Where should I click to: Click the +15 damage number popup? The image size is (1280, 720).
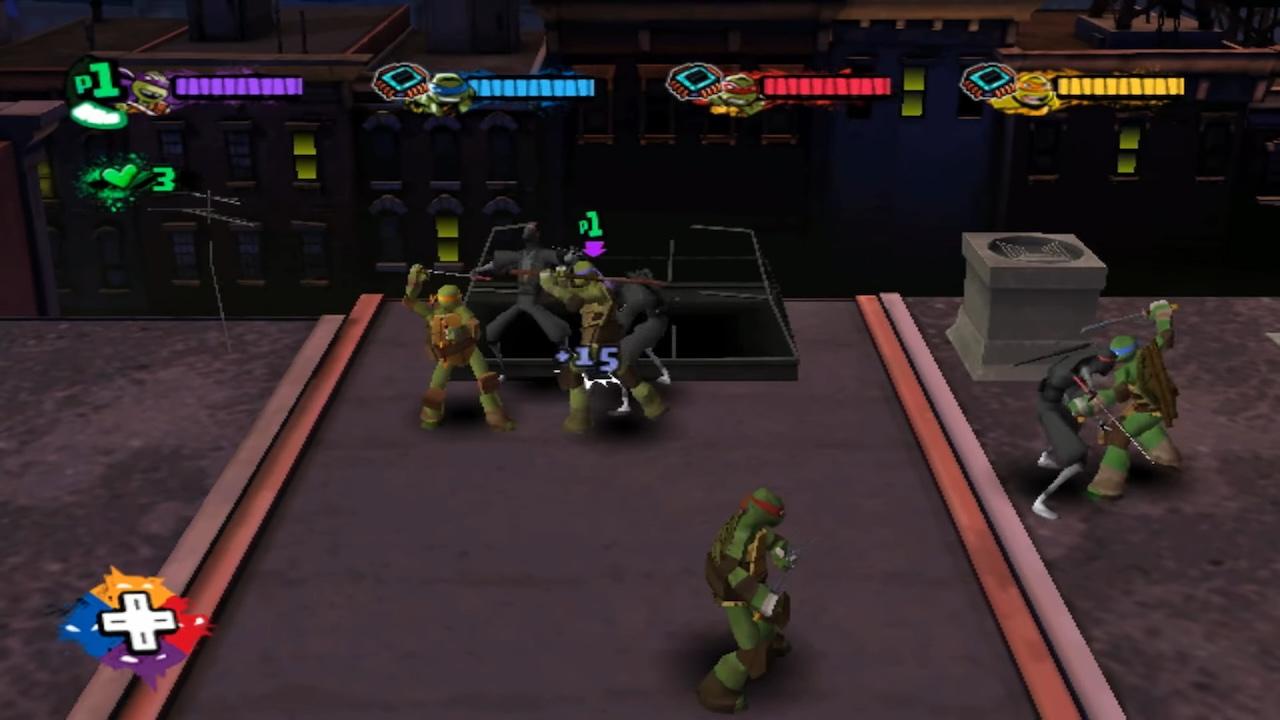coord(592,358)
